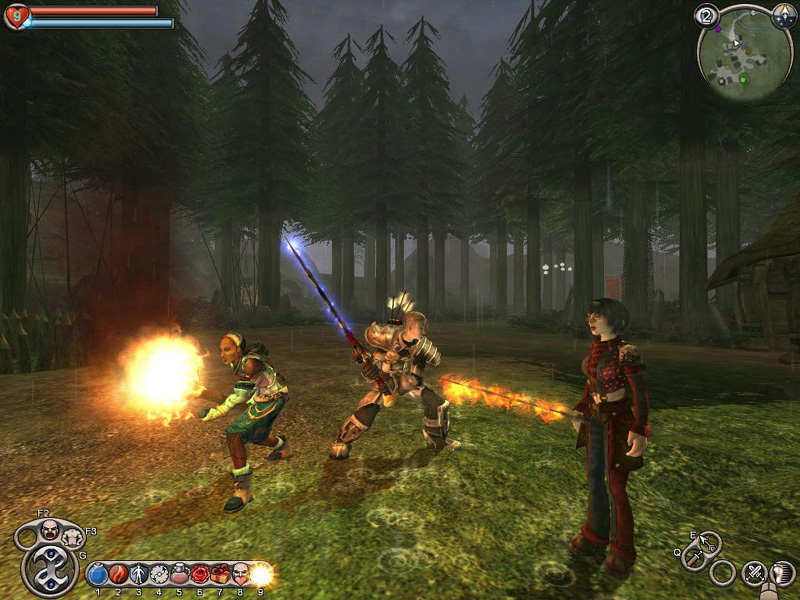The width and height of the screenshot is (800, 600).
Task: Click the purple marker on the minimap
Action: [716, 28]
